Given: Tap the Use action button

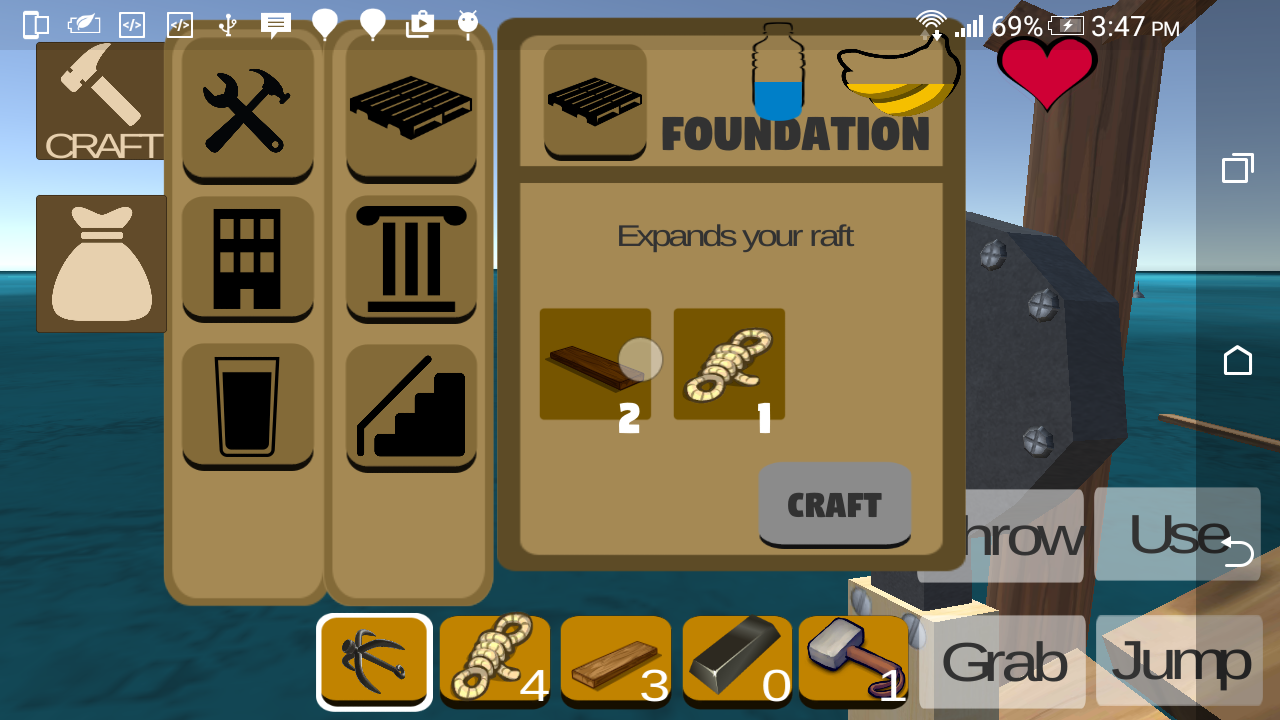Looking at the screenshot, I should [1177, 535].
